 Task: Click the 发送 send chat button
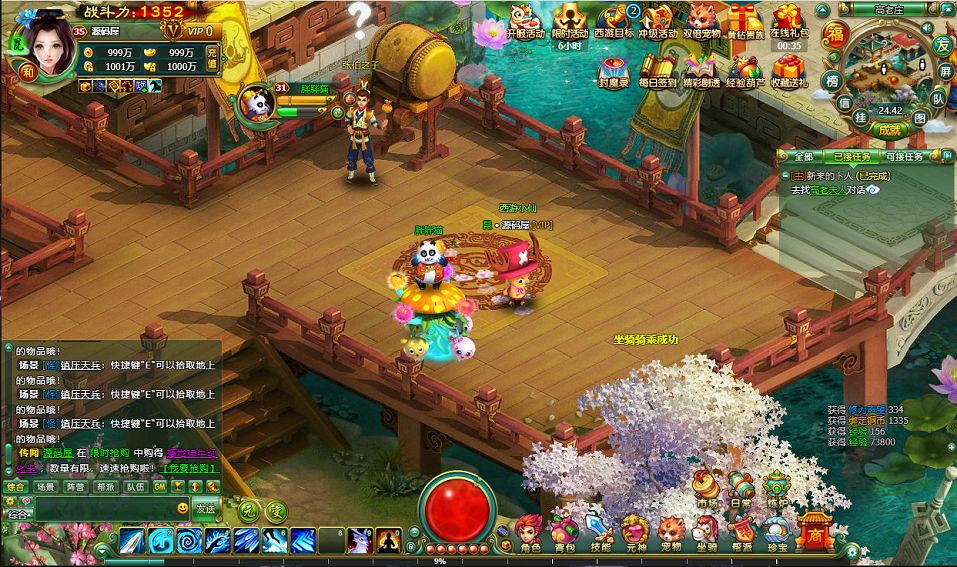pos(206,508)
